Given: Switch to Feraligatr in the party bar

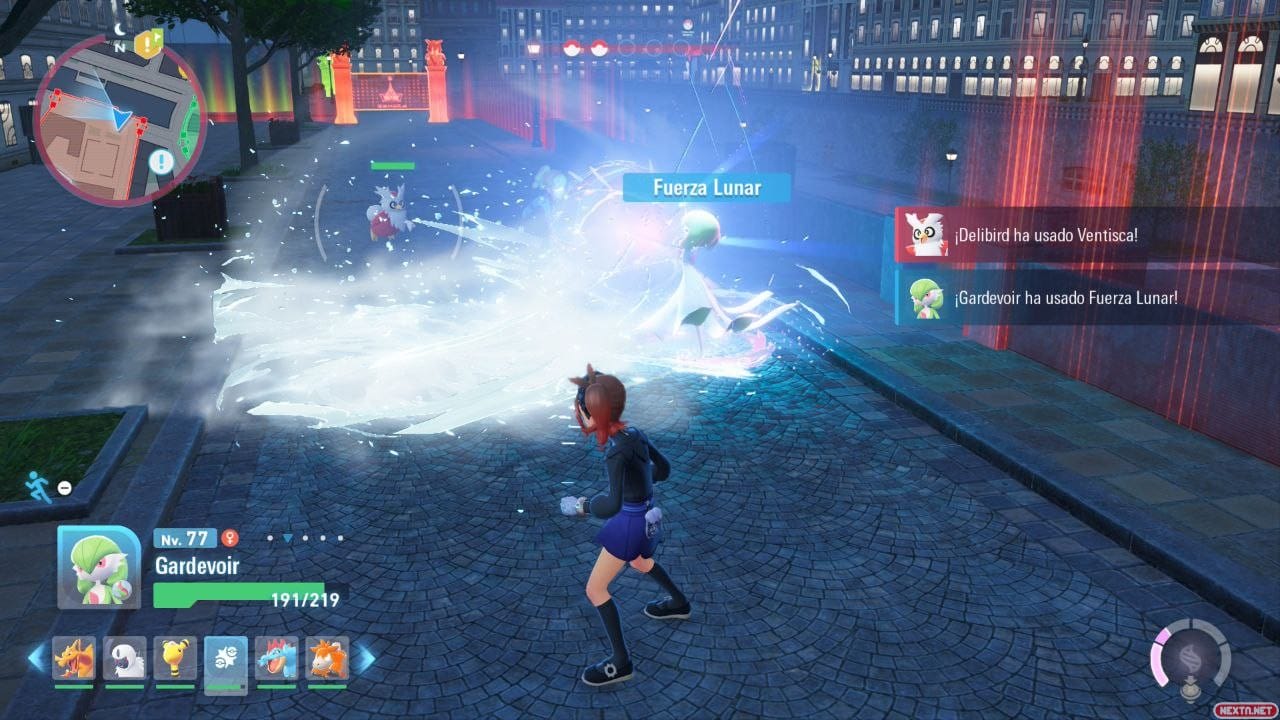Looking at the screenshot, I should pyautogui.click(x=277, y=658).
